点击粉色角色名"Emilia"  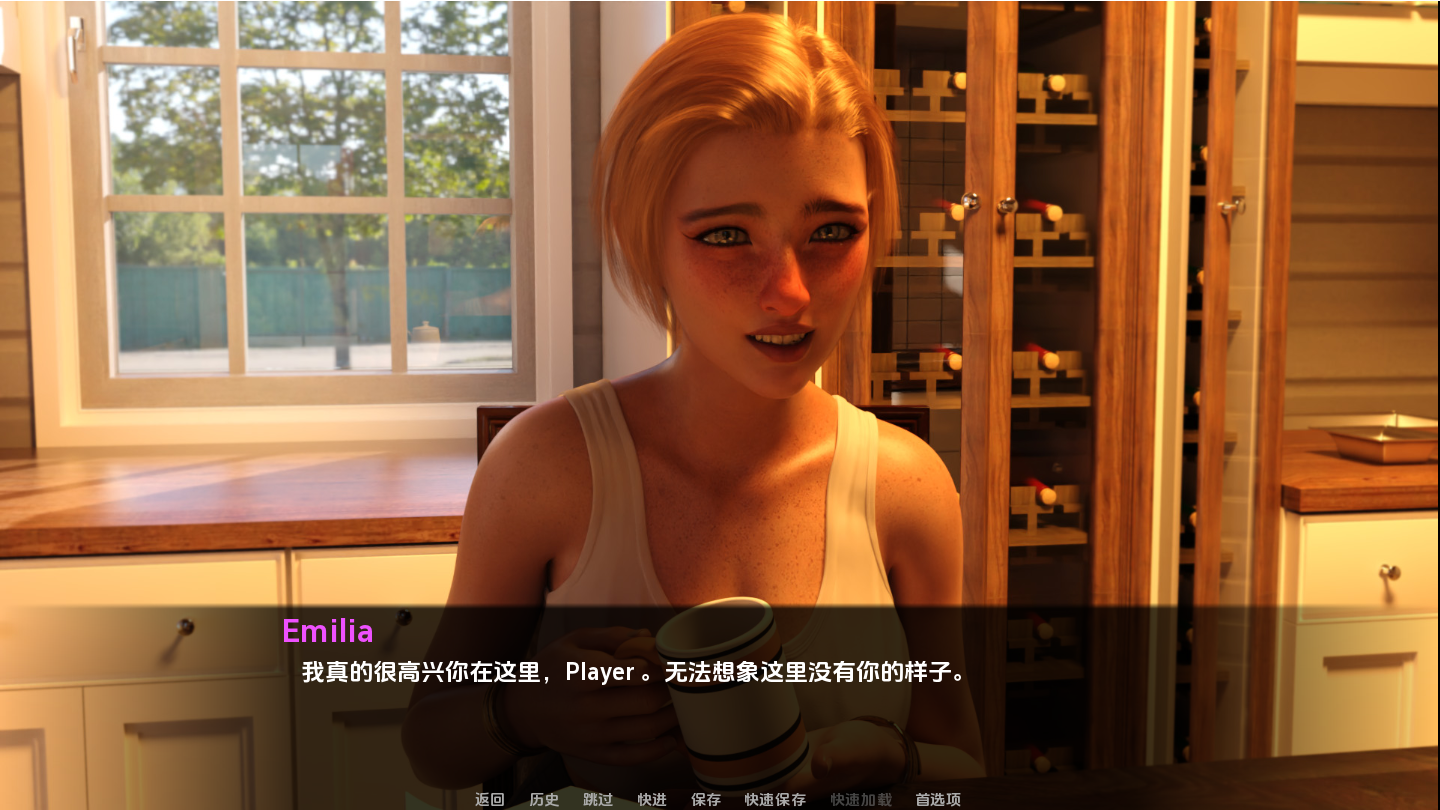point(328,631)
